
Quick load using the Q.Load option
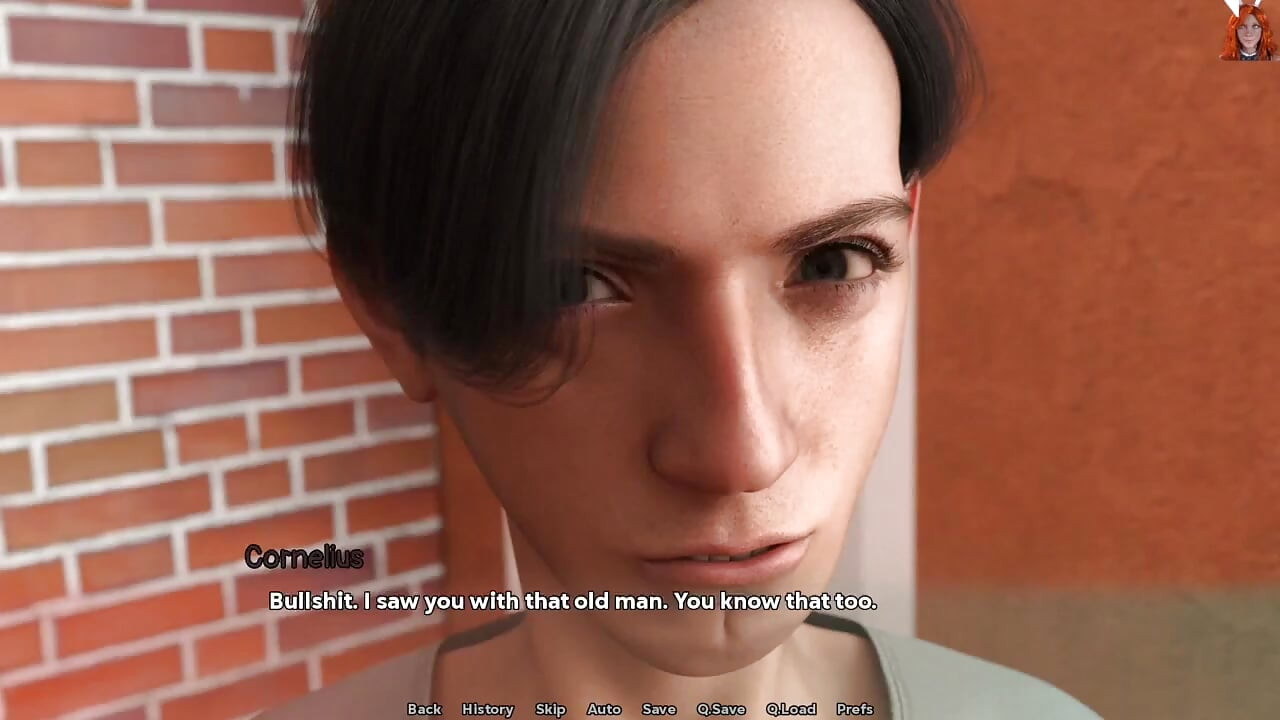tap(789, 709)
